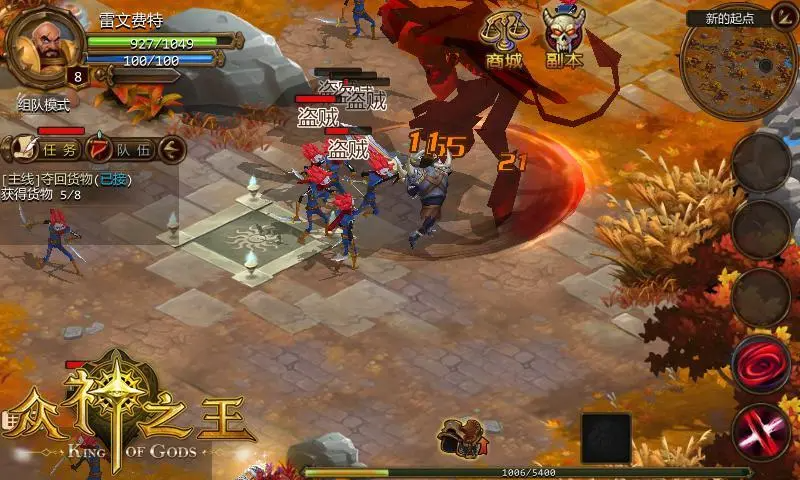Image resolution: width=800 pixels, height=480 pixels.
Task: Select the 夺回货物 main quest tracker entry
Action: pos(66,180)
